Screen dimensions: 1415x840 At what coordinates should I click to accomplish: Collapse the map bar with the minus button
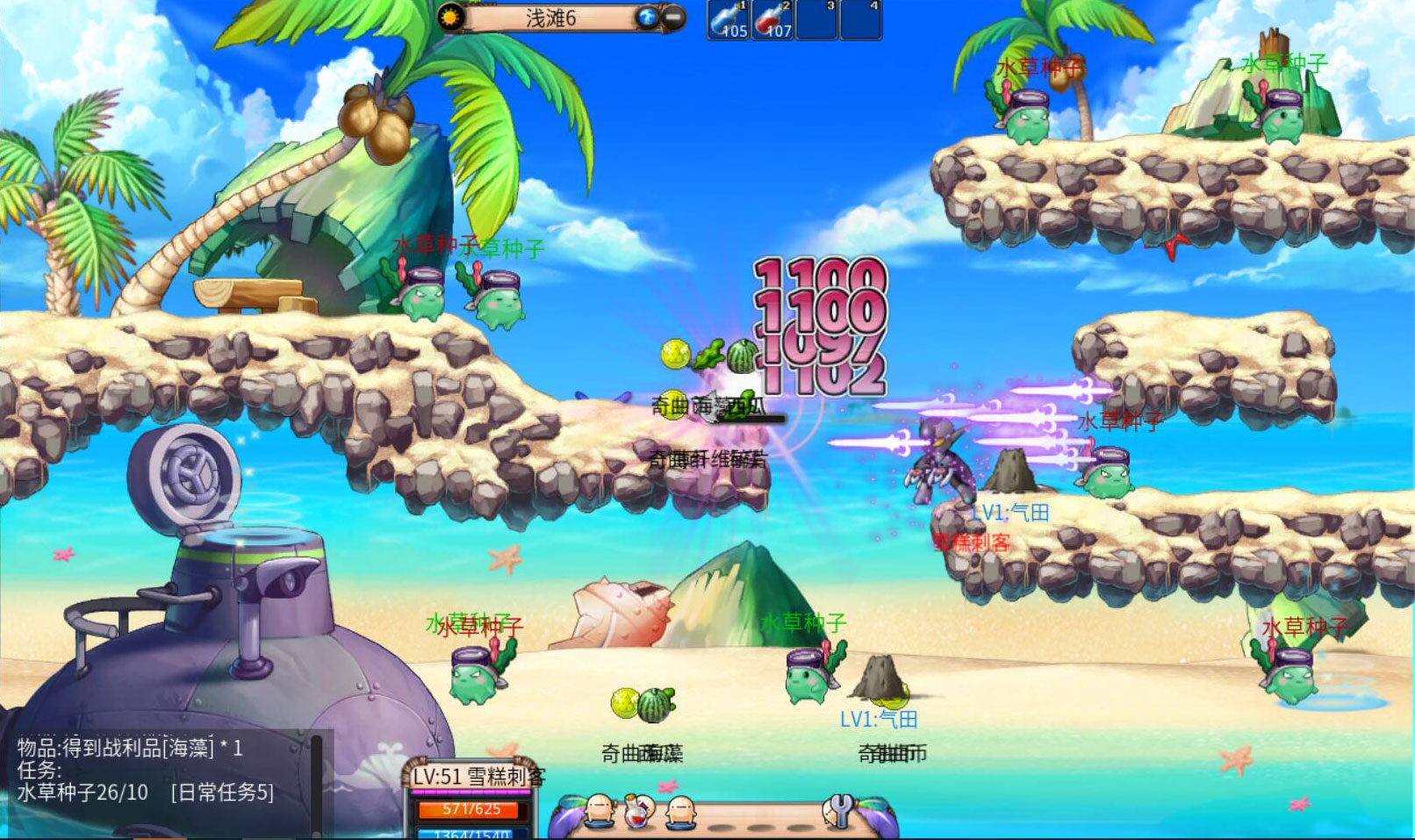pos(673,18)
